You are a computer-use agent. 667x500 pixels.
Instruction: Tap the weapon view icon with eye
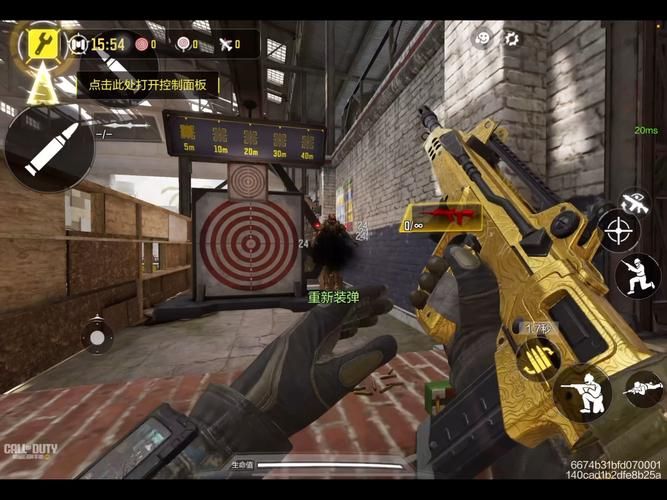pyautogui.click(x=633, y=201)
